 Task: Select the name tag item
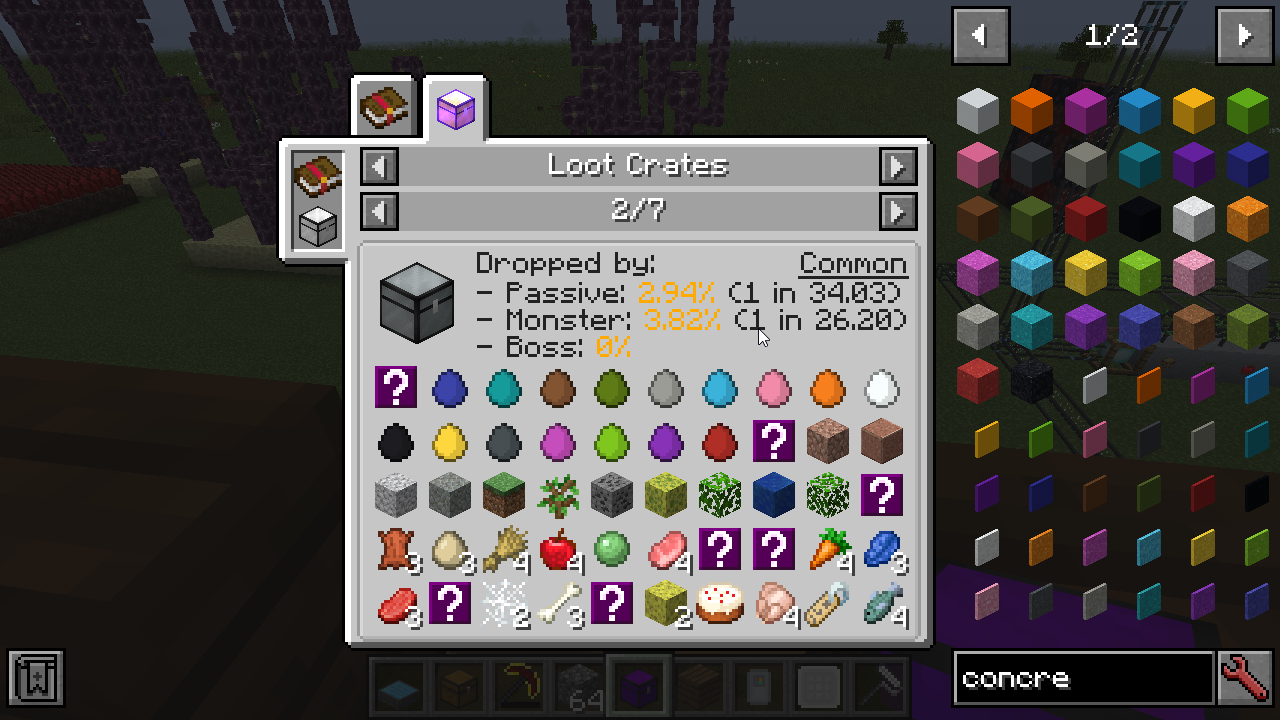[x=828, y=603]
